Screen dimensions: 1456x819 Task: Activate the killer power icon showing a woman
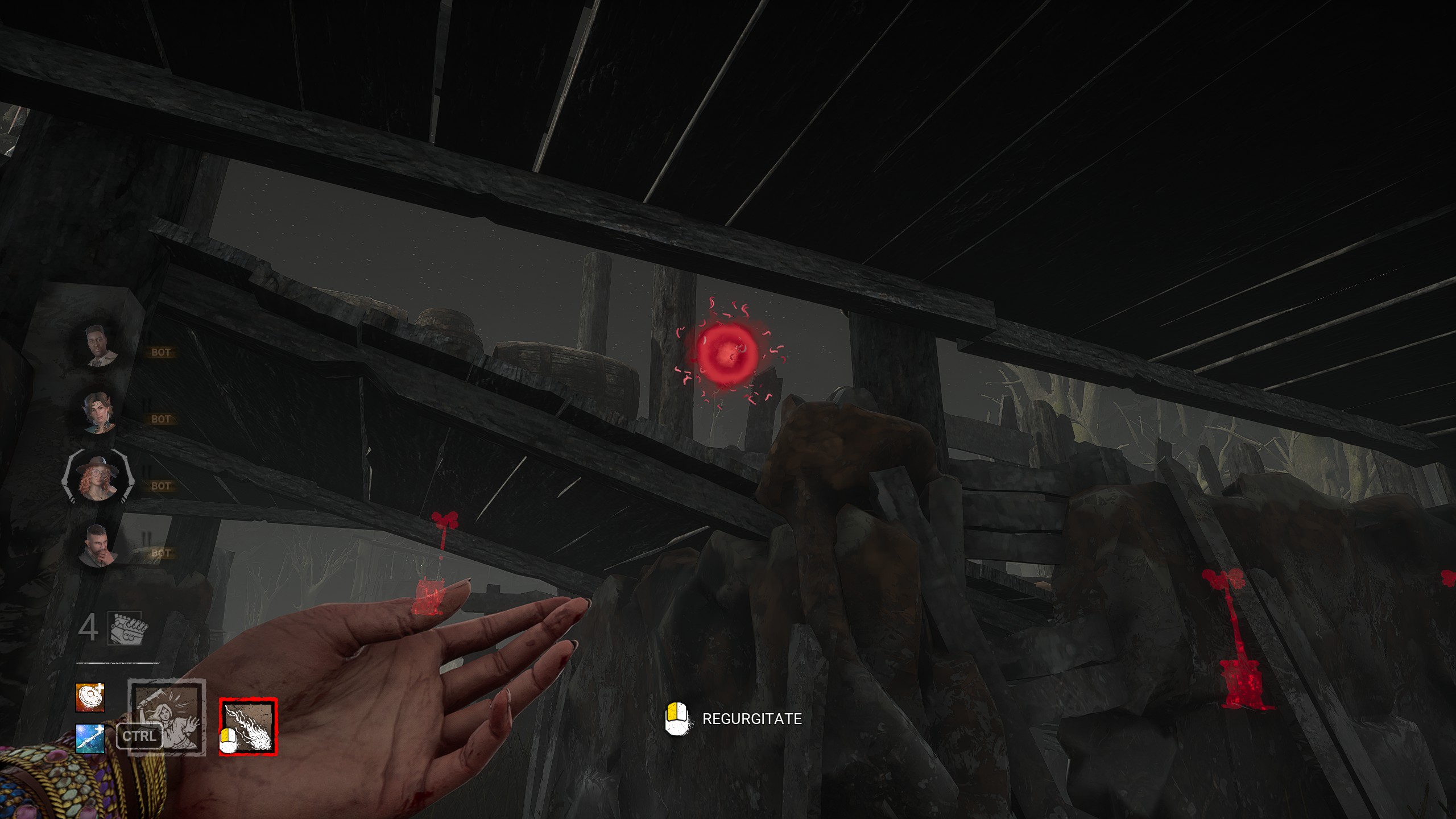166,718
